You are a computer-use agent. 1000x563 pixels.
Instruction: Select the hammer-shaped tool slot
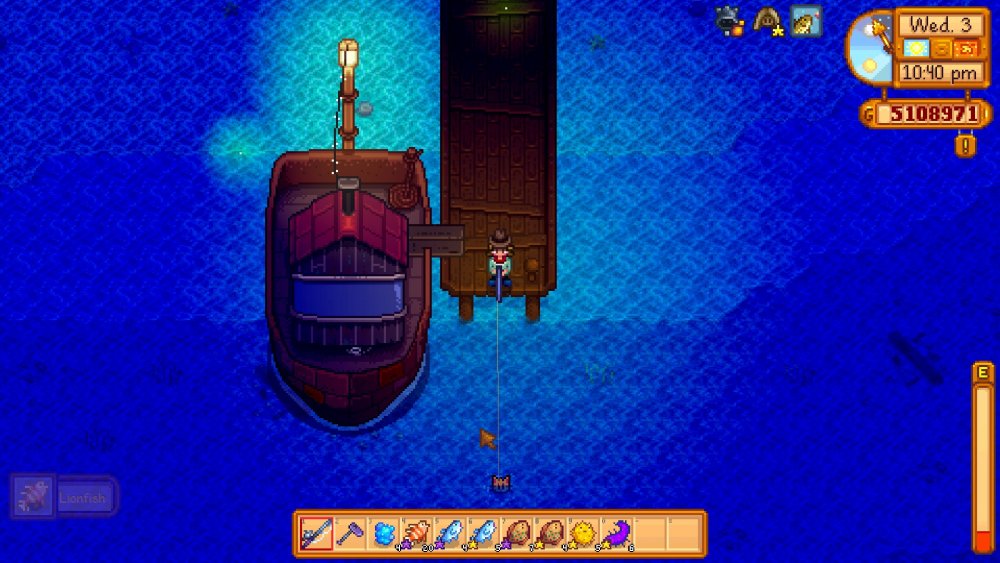(350, 533)
